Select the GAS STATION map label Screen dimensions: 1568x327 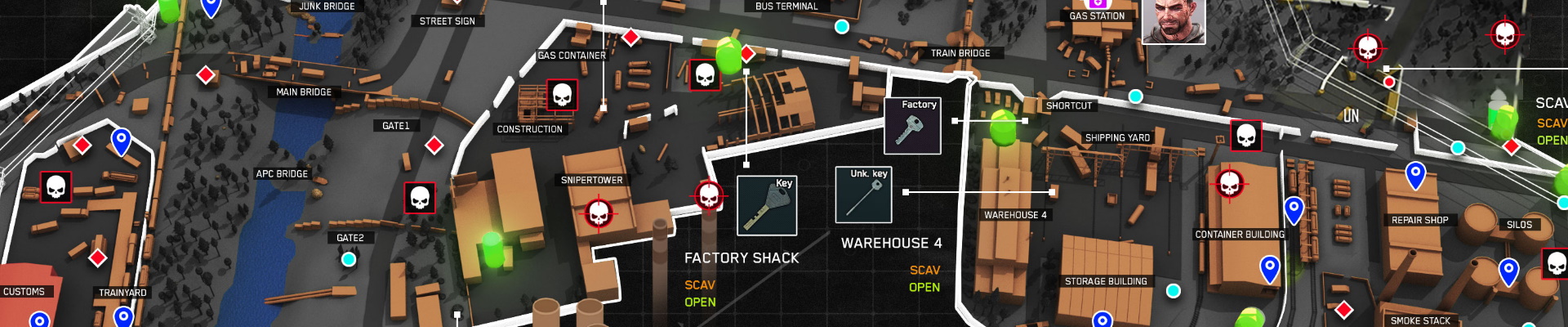tap(1097, 16)
